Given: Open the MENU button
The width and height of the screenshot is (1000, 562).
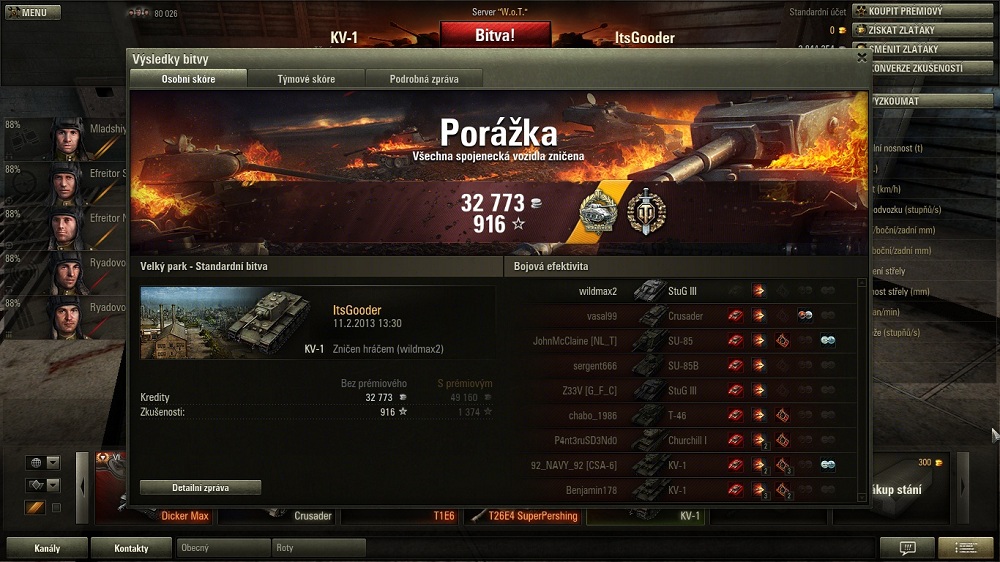Looking at the screenshot, I should (x=33, y=13).
